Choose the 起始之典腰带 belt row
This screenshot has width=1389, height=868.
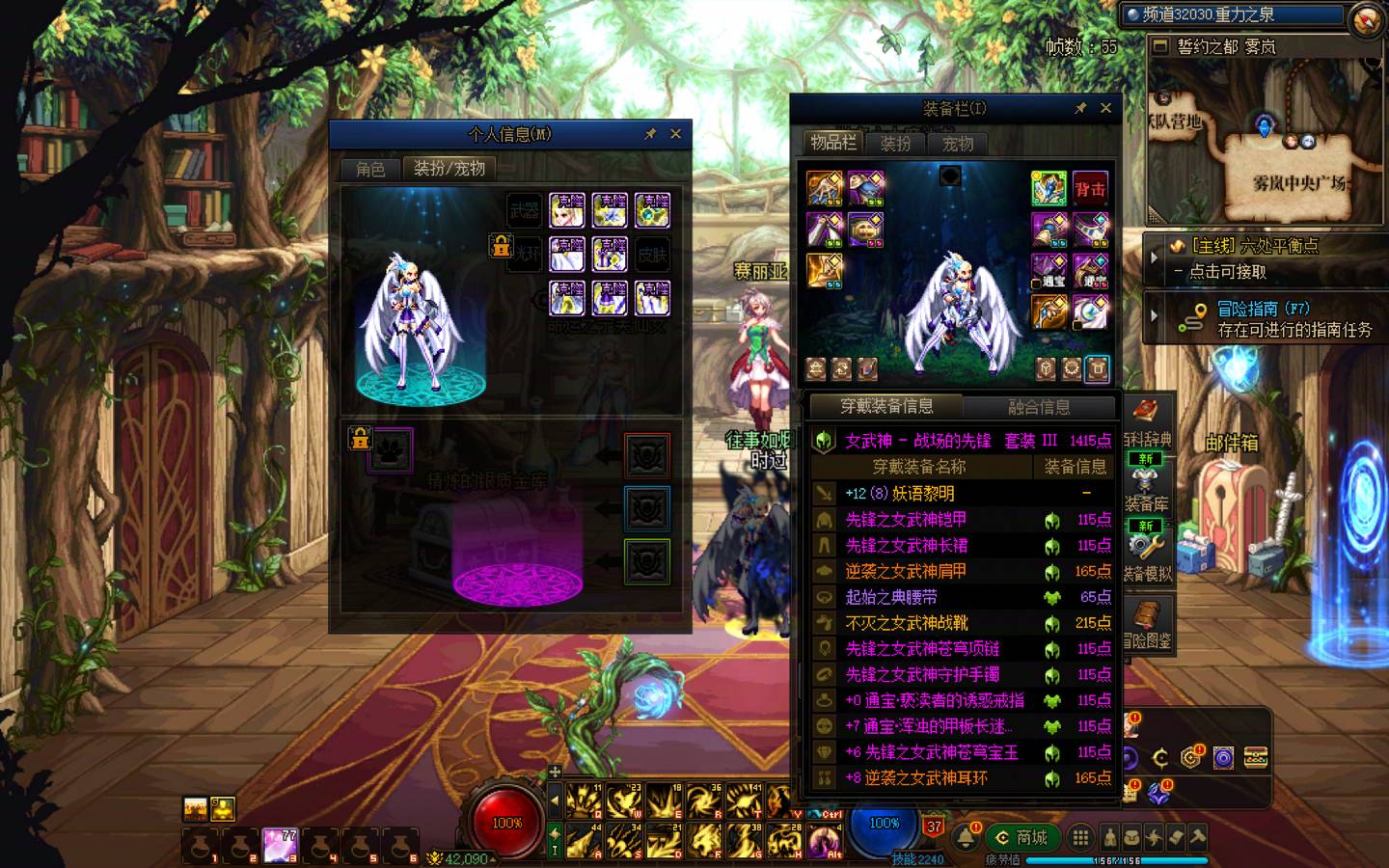point(891,597)
